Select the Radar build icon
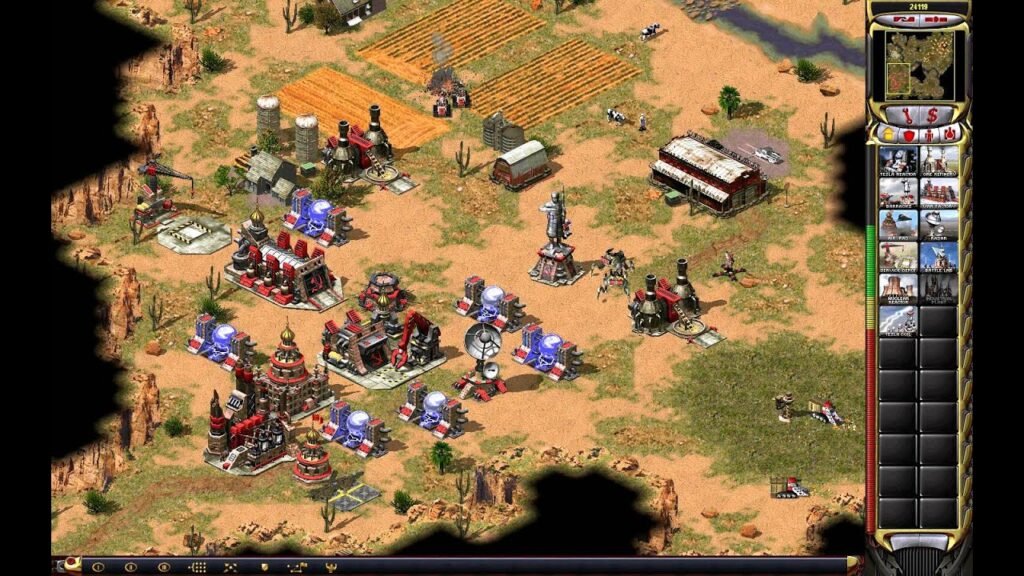The image size is (1024, 576). coord(939,224)
